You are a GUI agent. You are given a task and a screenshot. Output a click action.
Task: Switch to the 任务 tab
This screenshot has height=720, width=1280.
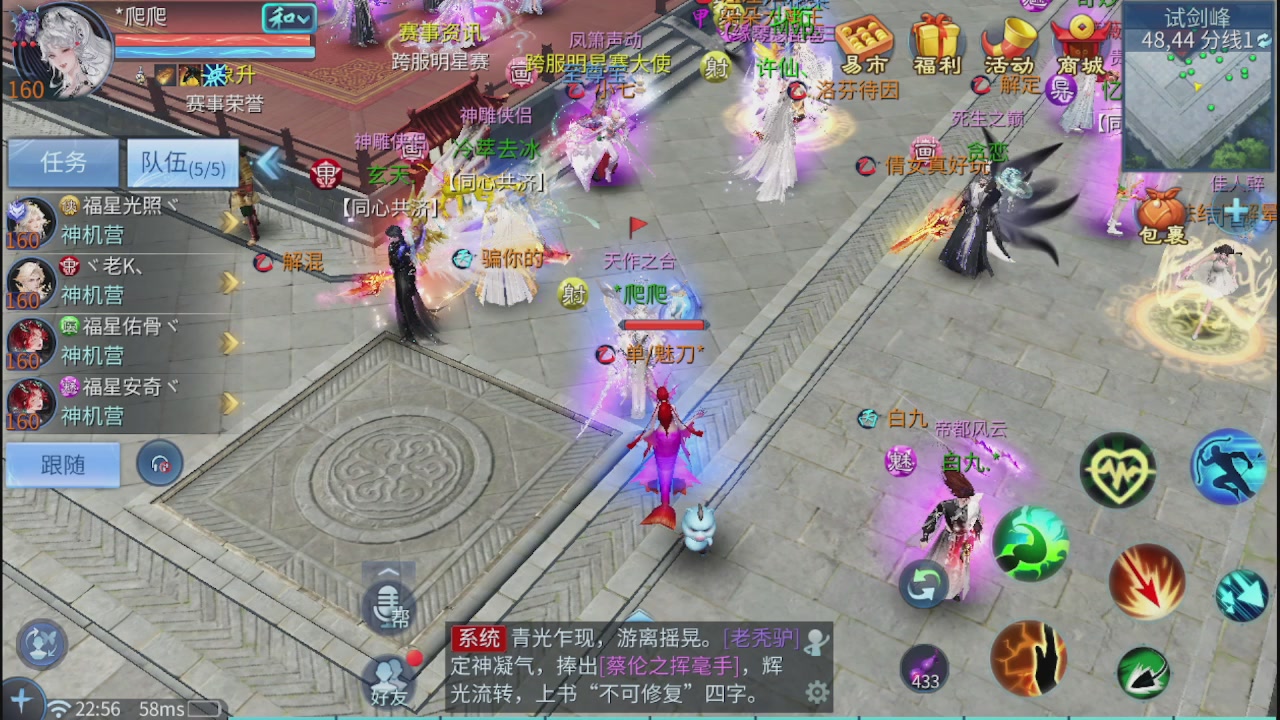[61, 163]
